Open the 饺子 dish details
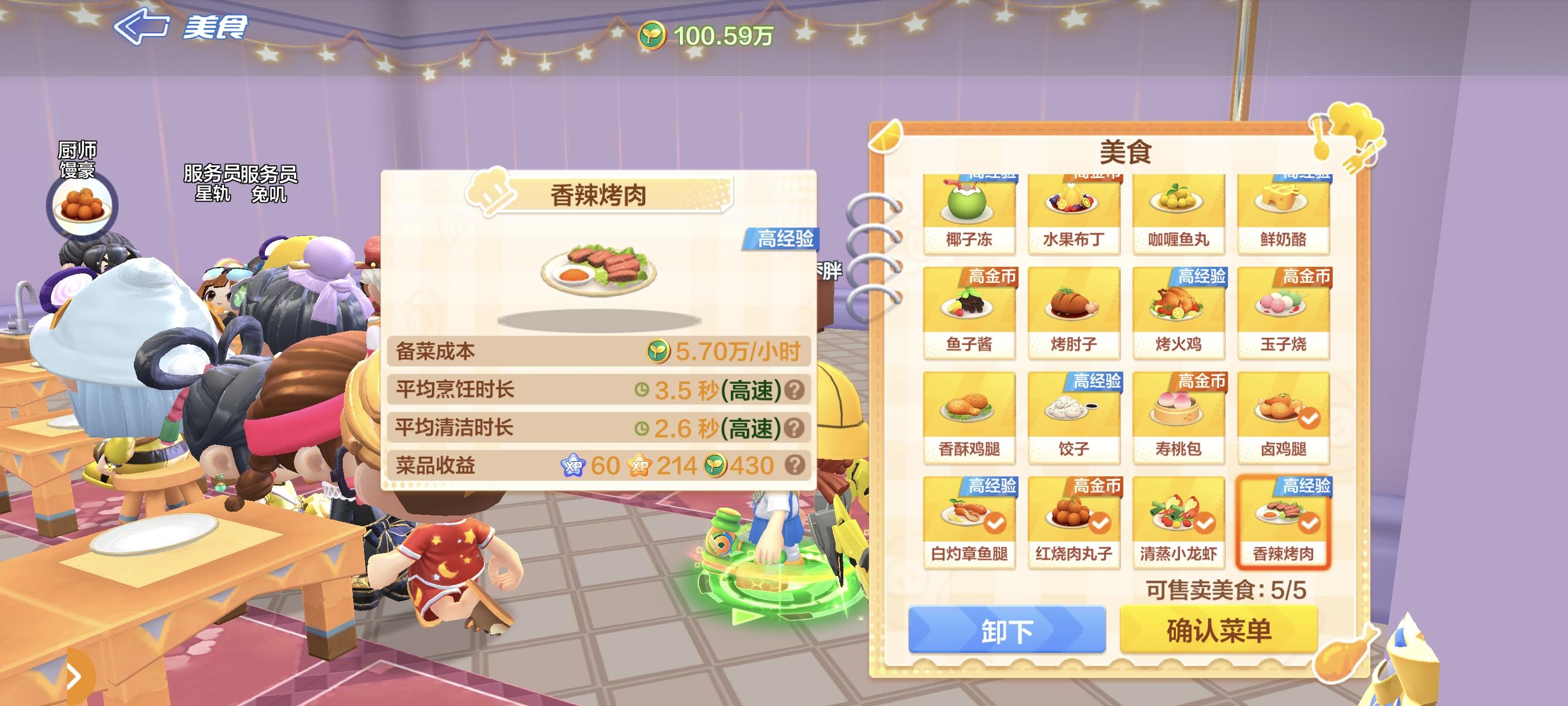The width and height of the screenshot is (1568, 706). pyautogui.click(x=1075, y=417)
